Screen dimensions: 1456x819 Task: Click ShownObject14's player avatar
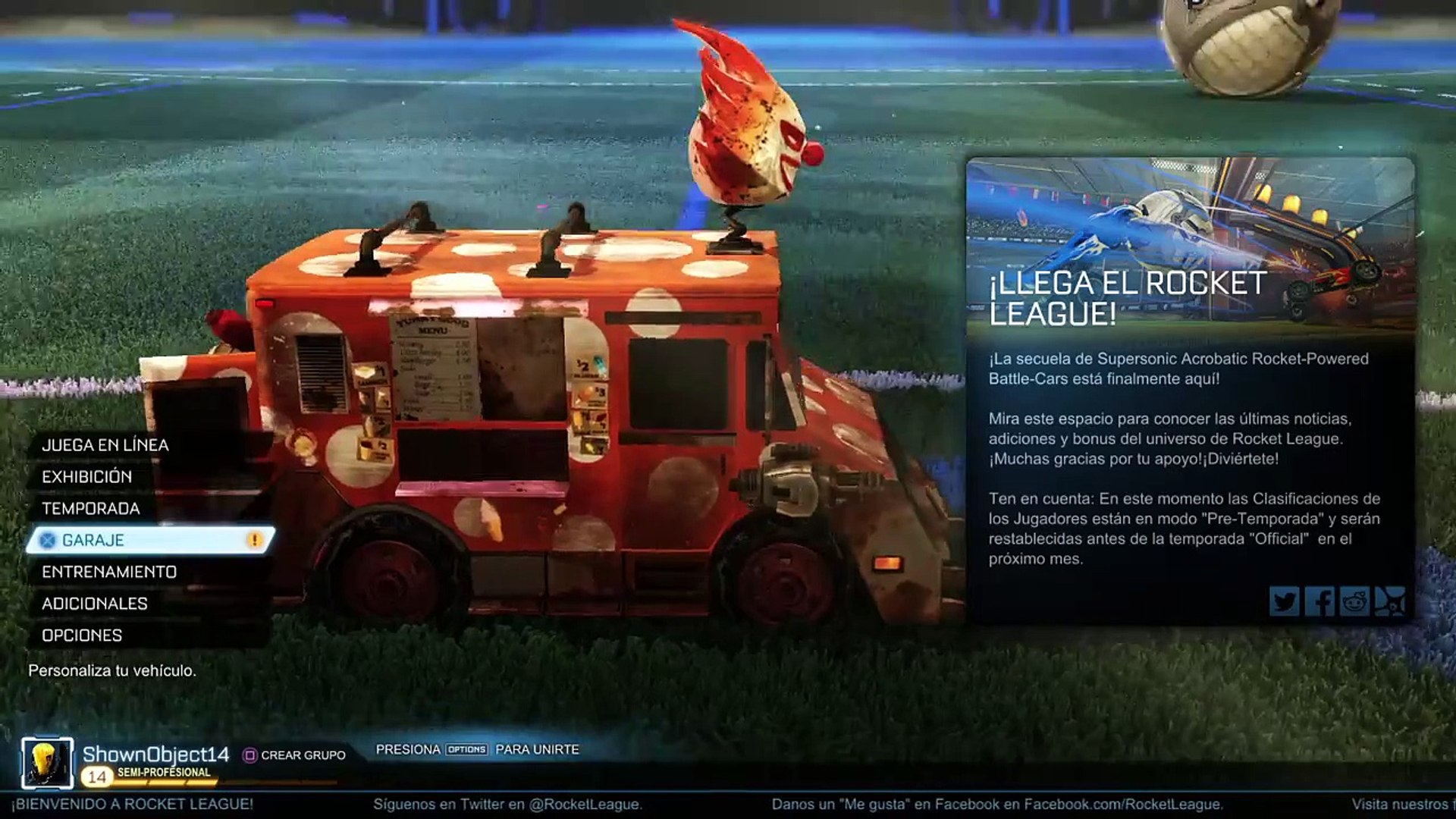[47, 763]
